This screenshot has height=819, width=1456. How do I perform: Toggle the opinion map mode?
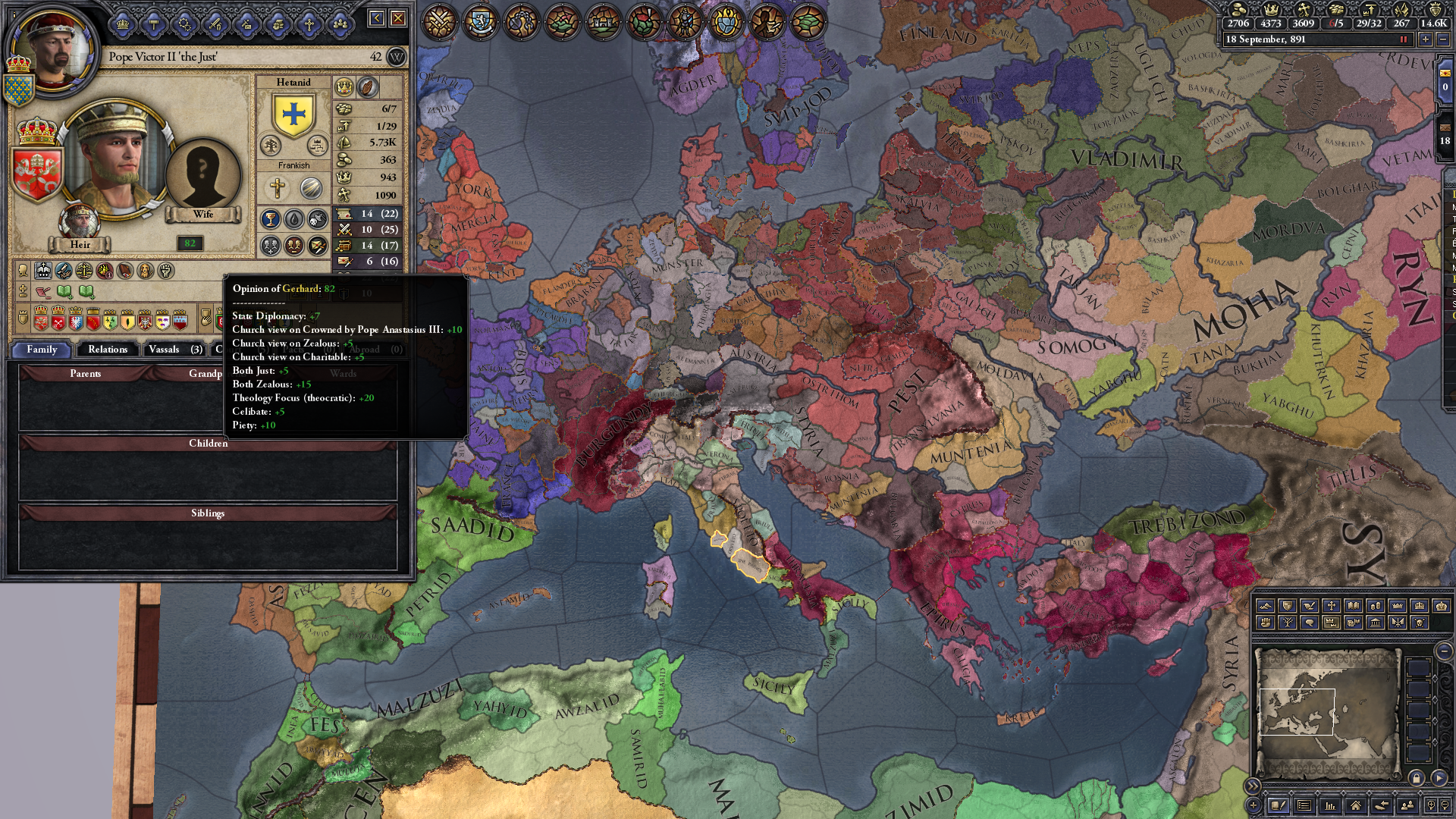tap(1310, 623)
